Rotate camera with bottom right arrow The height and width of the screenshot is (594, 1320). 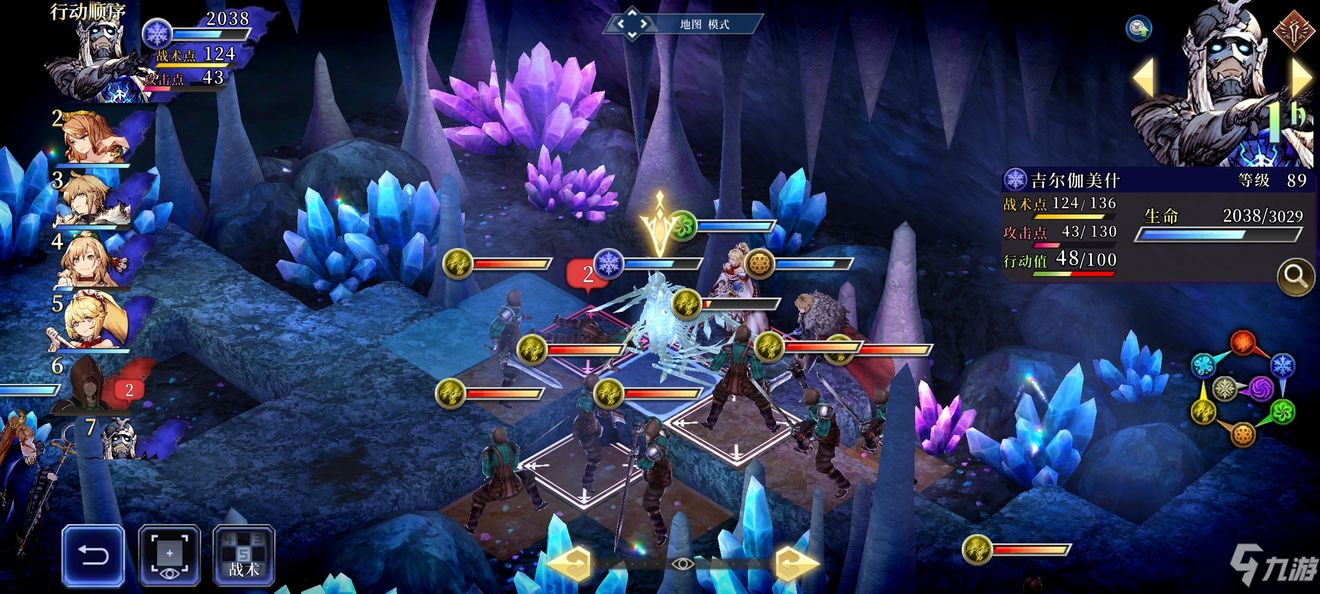click(x=797, y=565)
